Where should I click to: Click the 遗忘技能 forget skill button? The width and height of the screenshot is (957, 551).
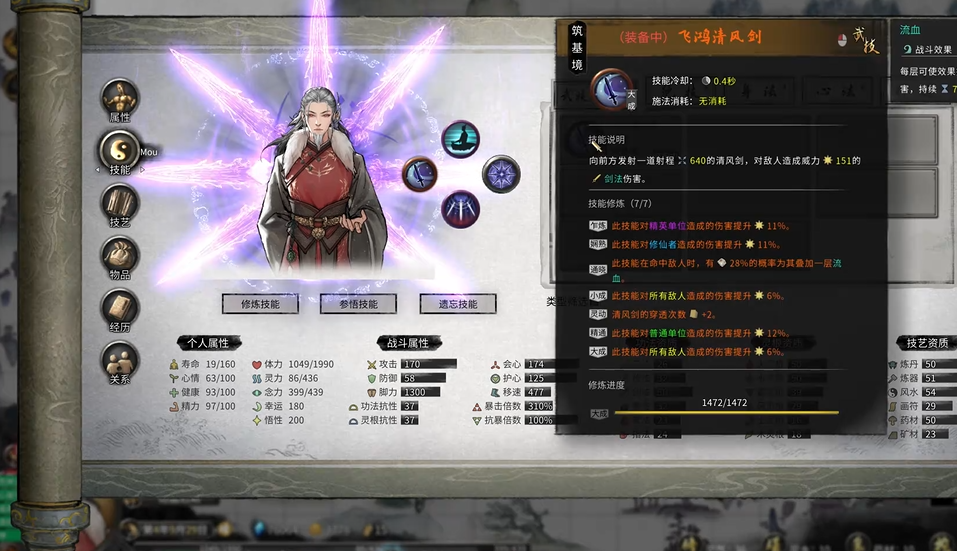click(x=457, y=304)
